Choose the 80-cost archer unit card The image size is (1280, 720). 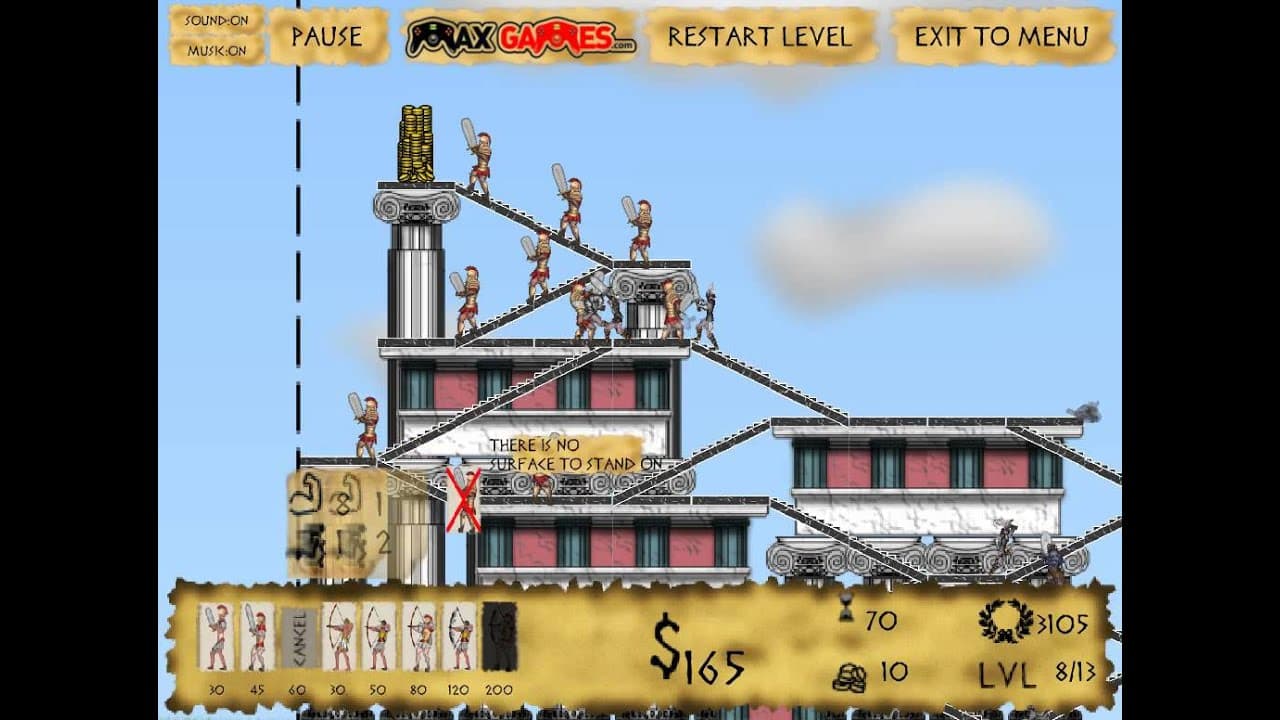420,636
